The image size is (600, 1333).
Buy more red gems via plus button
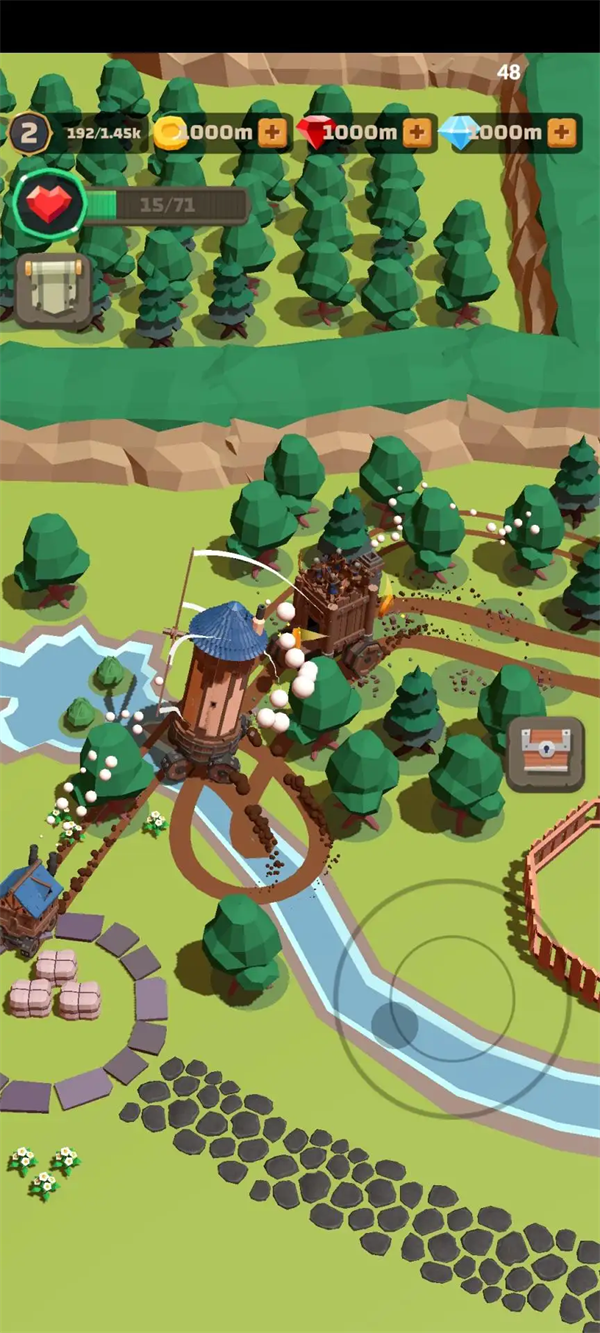tap(418, 132)
